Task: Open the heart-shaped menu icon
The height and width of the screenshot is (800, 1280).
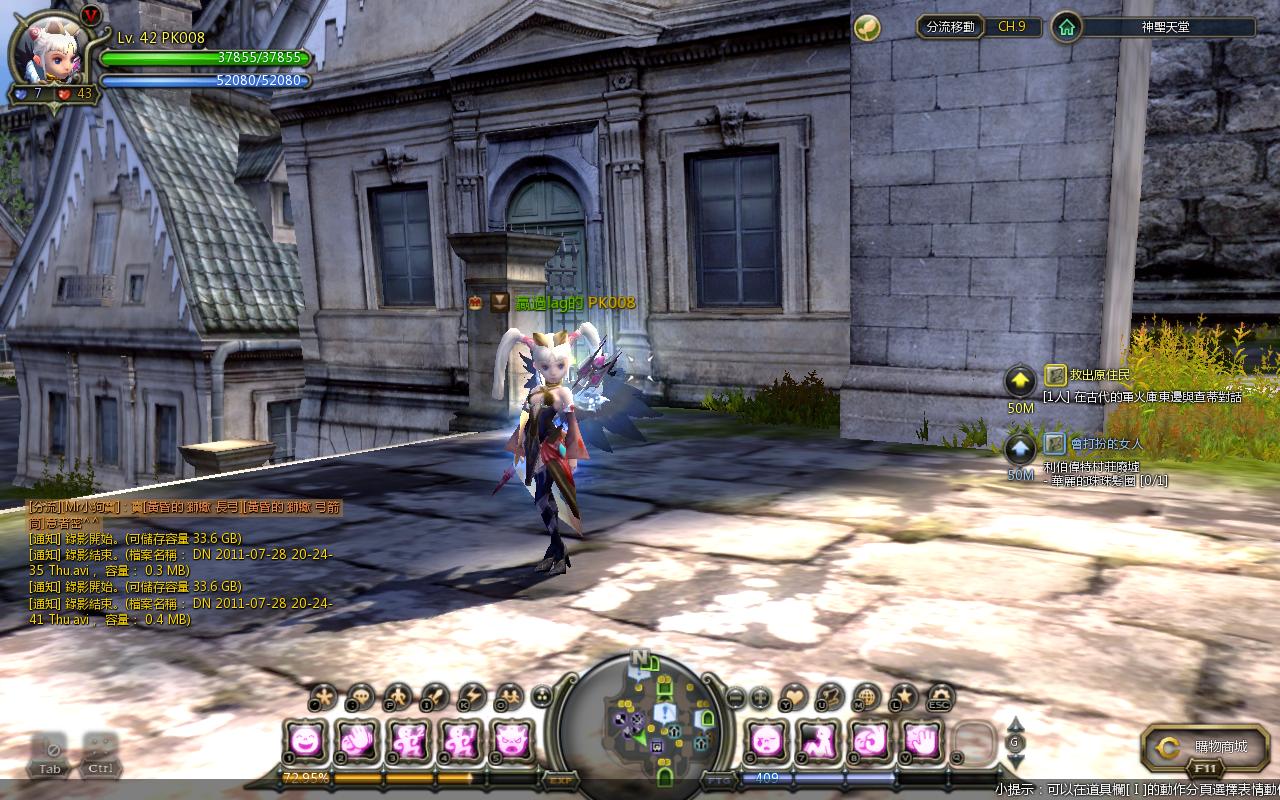Action: (x=794, y=696)
